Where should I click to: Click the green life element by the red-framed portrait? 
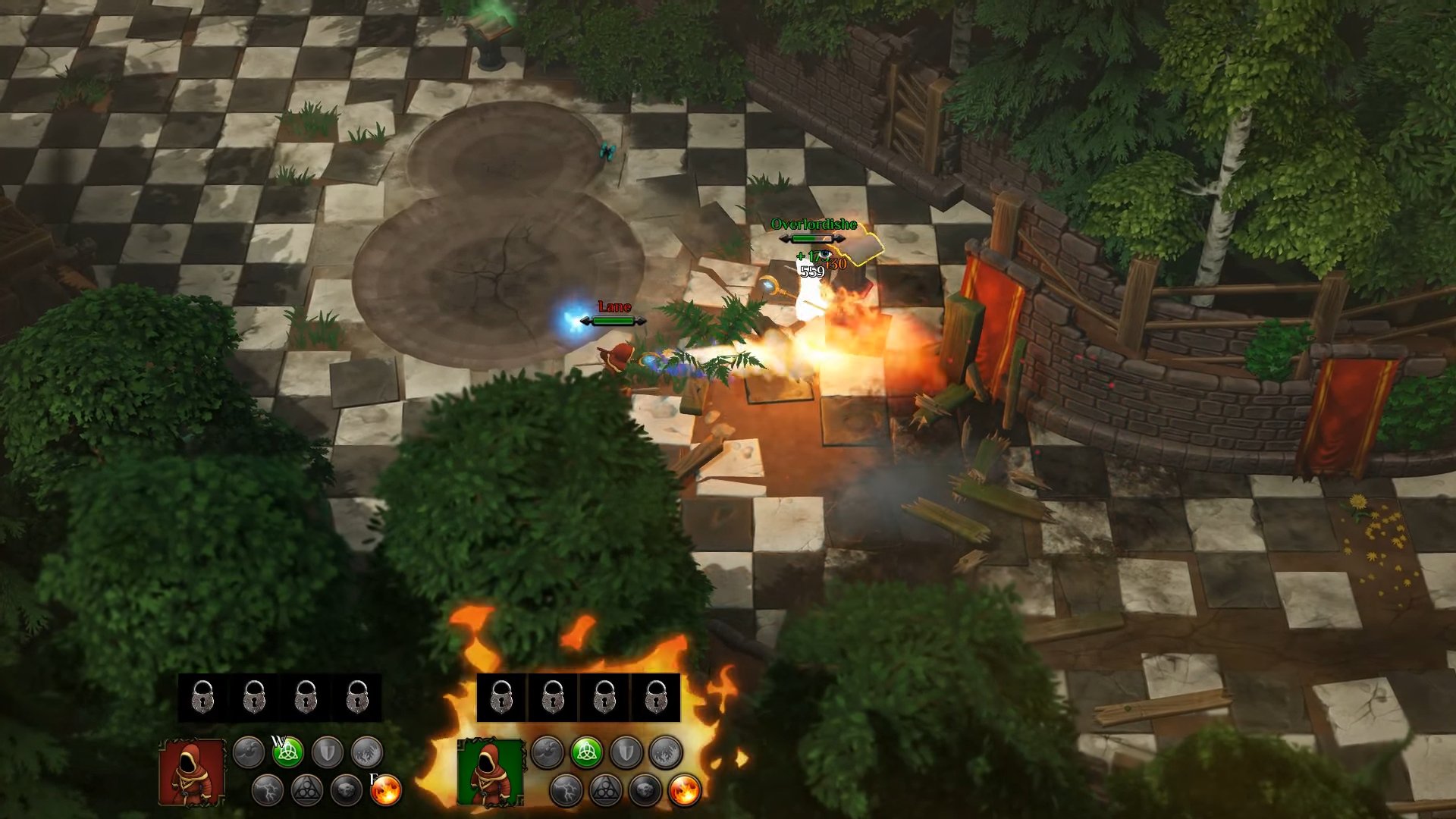(288, 752)
